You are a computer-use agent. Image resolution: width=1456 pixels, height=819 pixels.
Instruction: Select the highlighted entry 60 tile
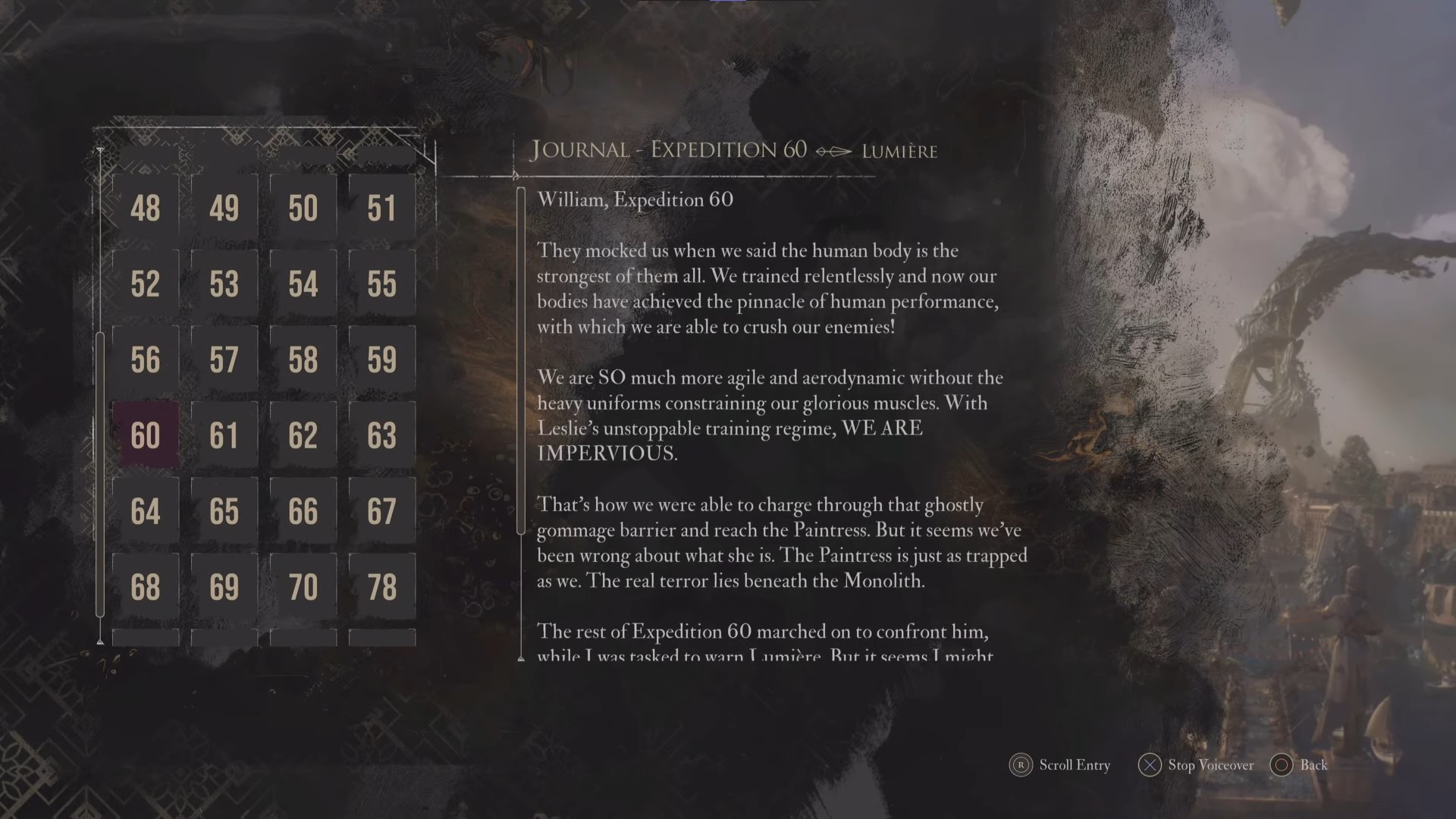point(145,435)
